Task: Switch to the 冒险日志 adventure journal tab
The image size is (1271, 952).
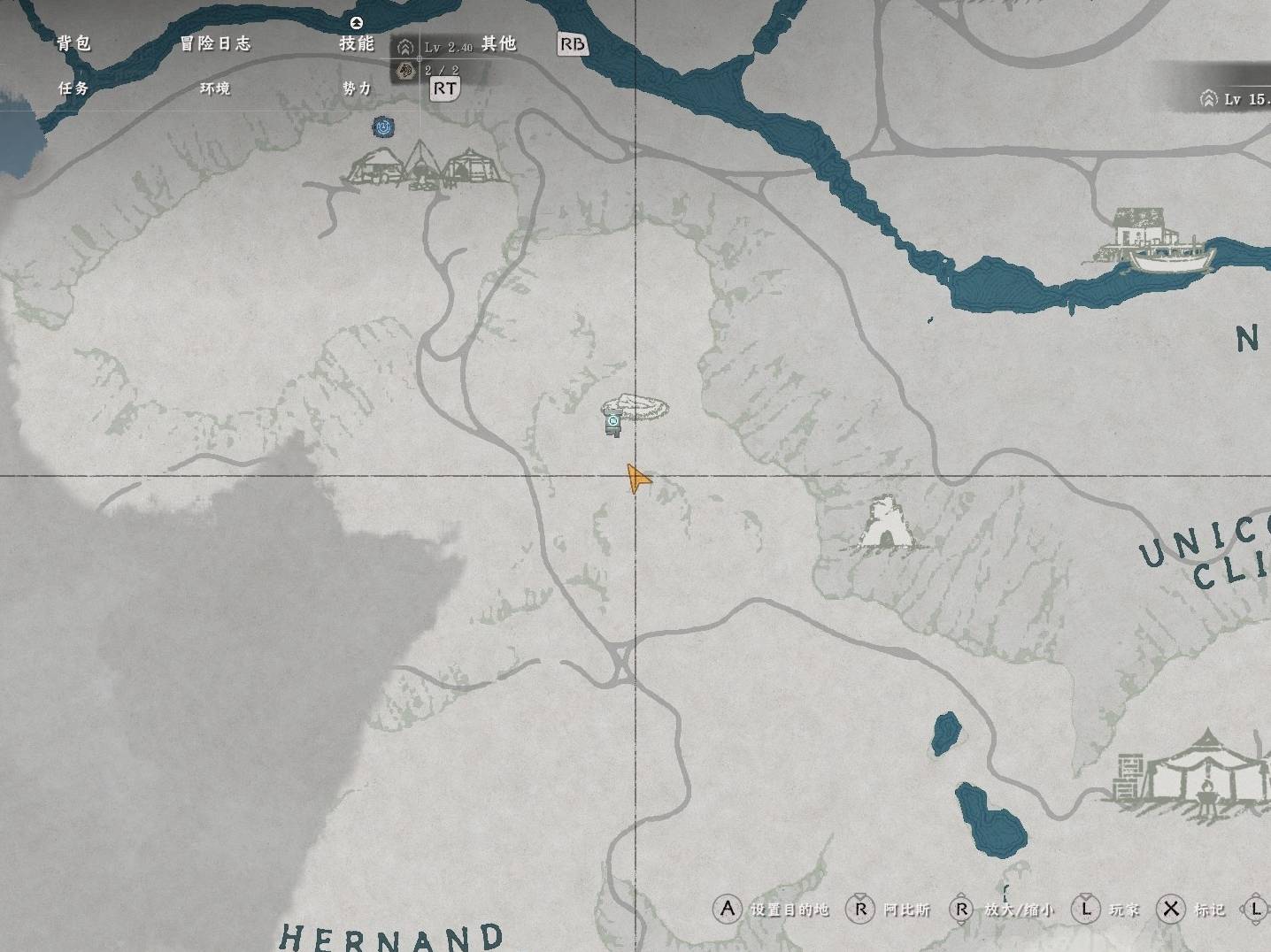Action: (x=215, y=43)
